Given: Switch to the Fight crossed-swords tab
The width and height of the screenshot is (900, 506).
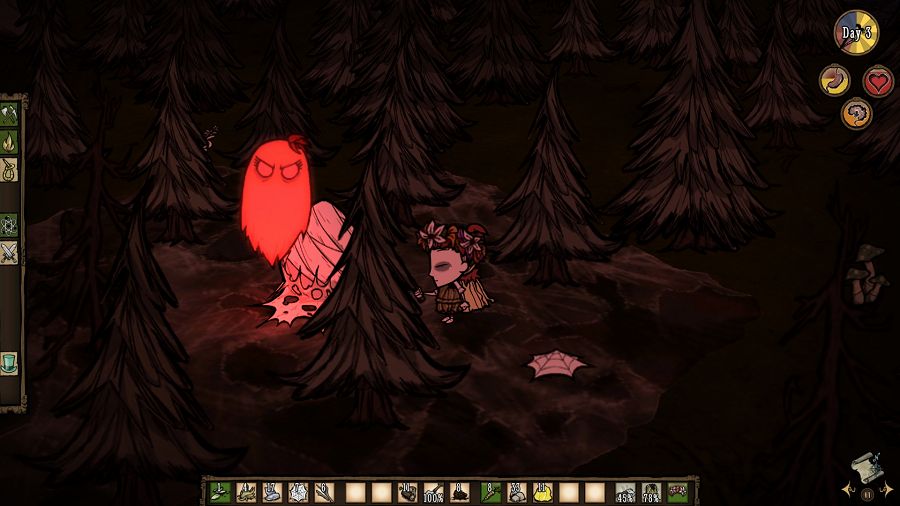Looking at the screenshot, I should (9, 253).
